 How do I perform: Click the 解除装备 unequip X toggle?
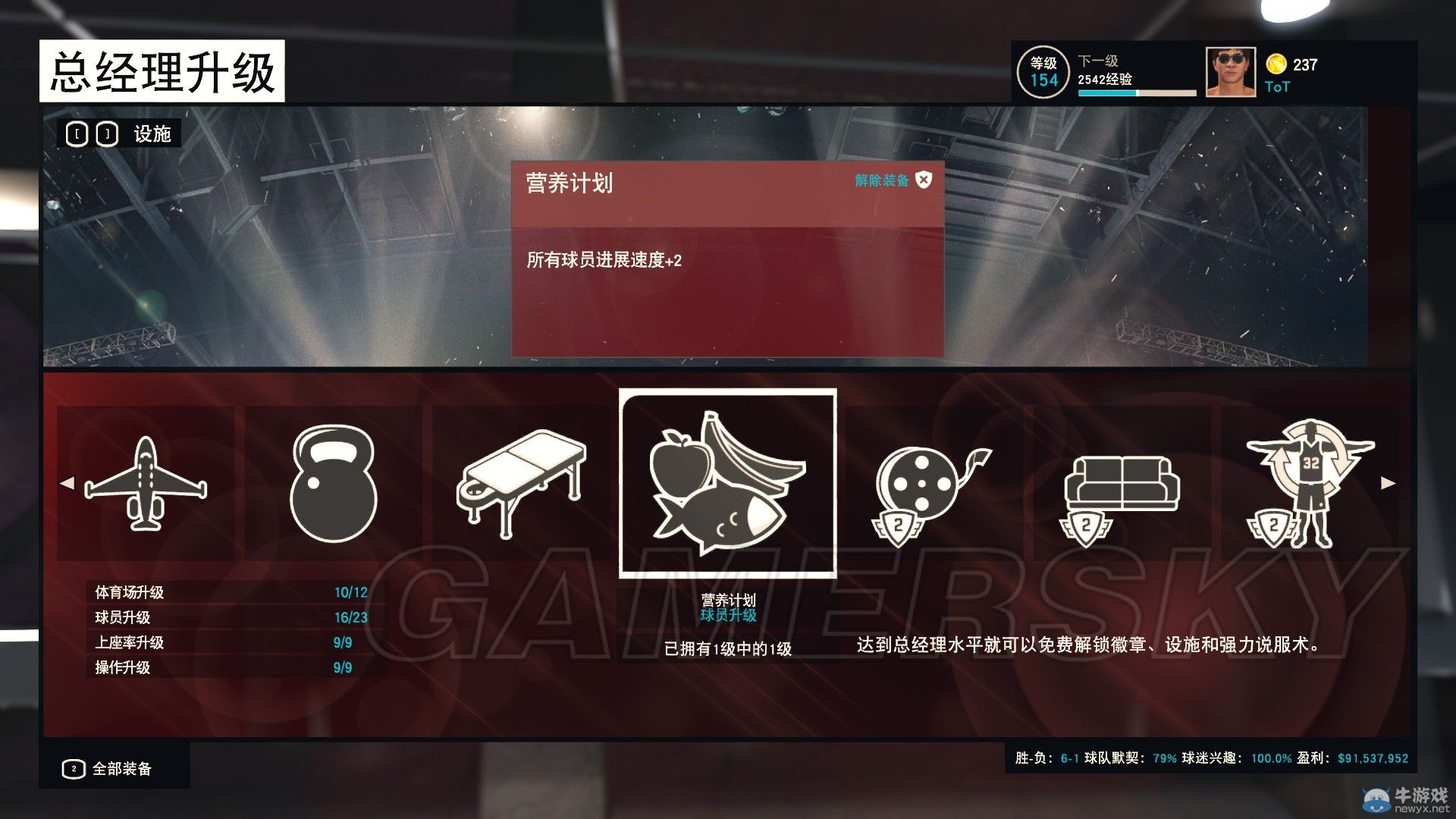(922, 182)
